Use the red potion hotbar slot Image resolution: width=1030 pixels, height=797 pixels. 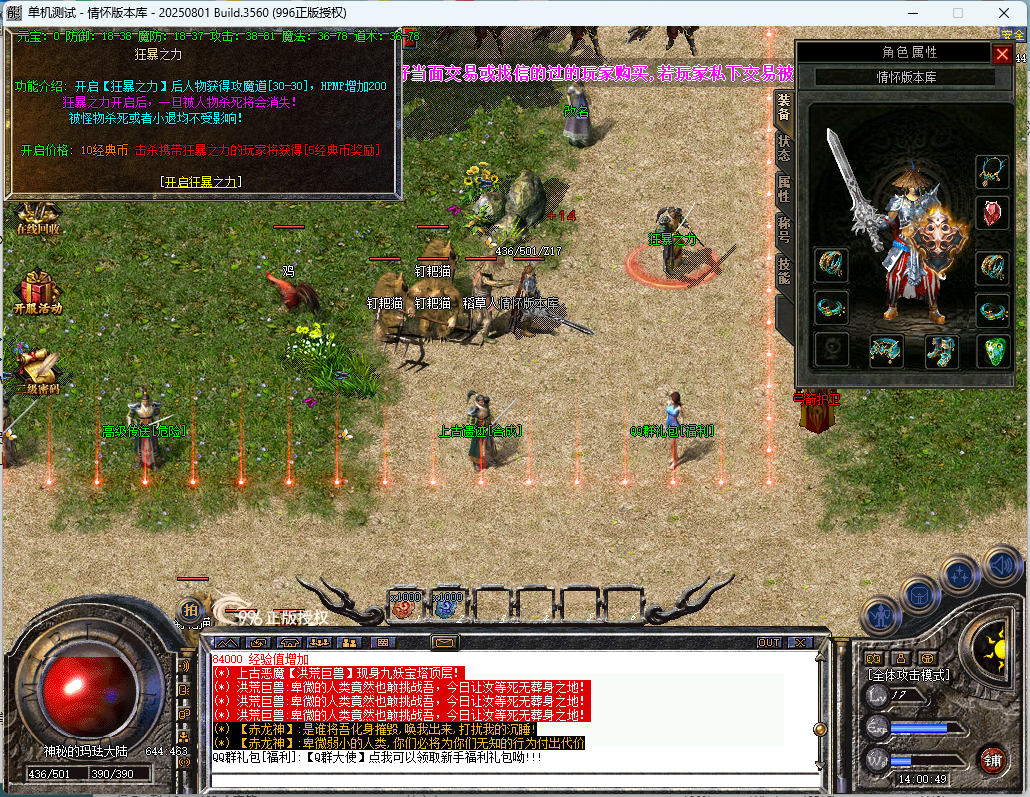(405, 605)
